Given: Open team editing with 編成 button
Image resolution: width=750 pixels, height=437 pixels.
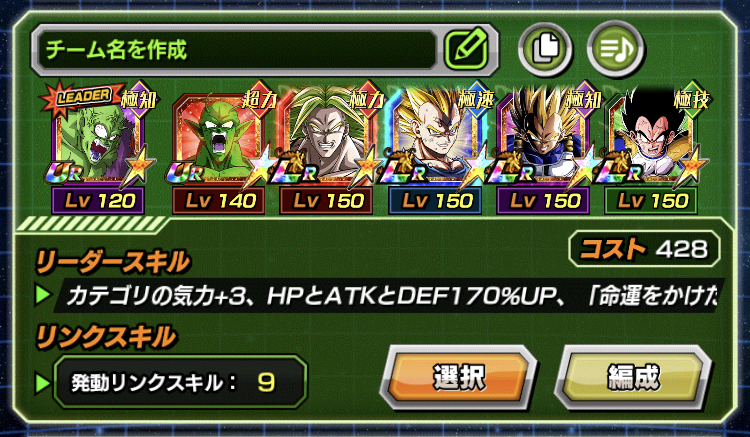Looking at the screenshot, I should click(x=632, y=378).
